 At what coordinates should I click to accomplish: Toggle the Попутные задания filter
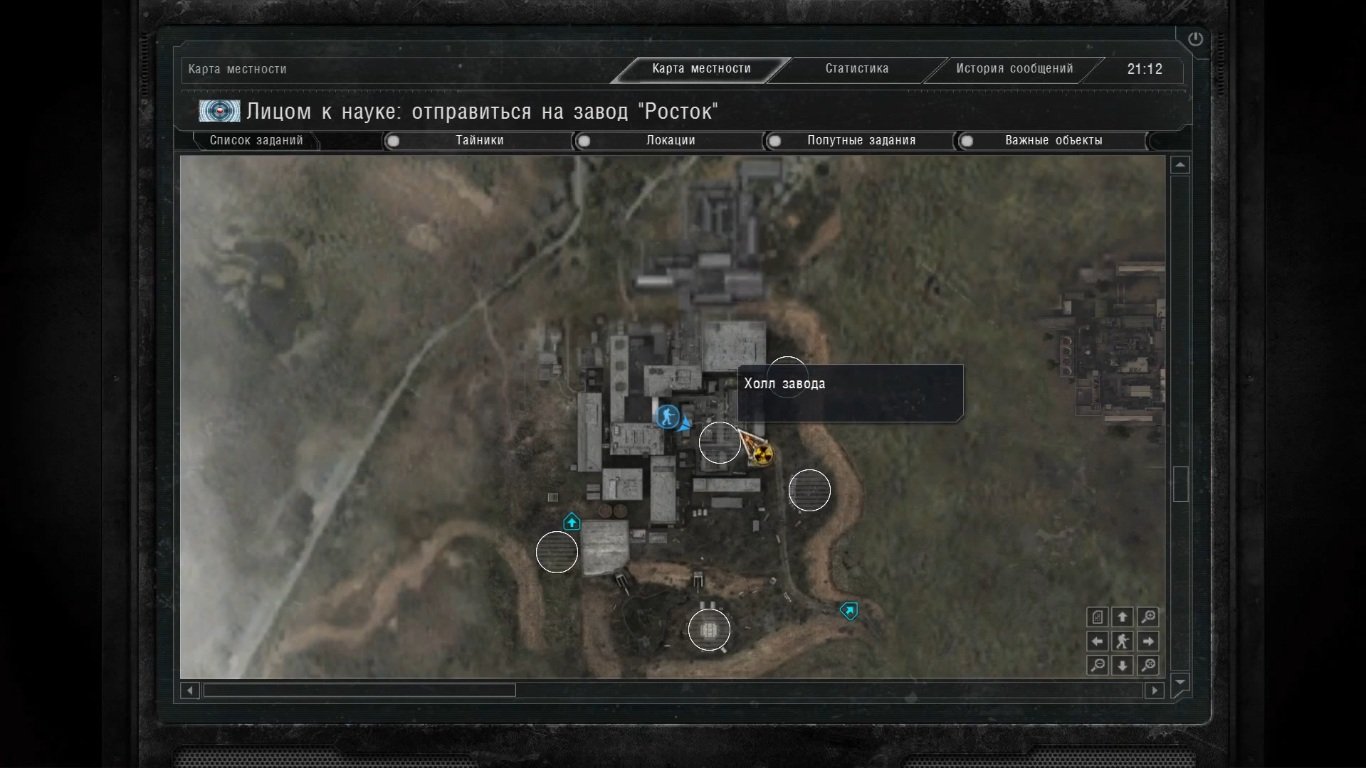tap(774, 141)
